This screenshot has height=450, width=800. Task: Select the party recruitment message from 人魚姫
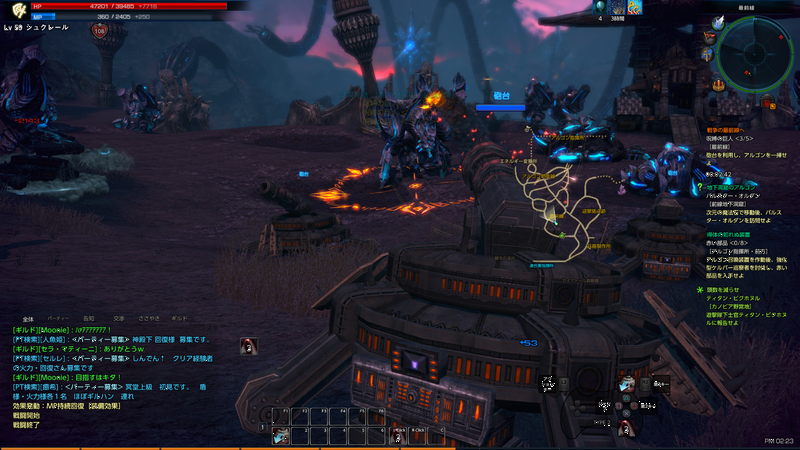click(110, 339)
